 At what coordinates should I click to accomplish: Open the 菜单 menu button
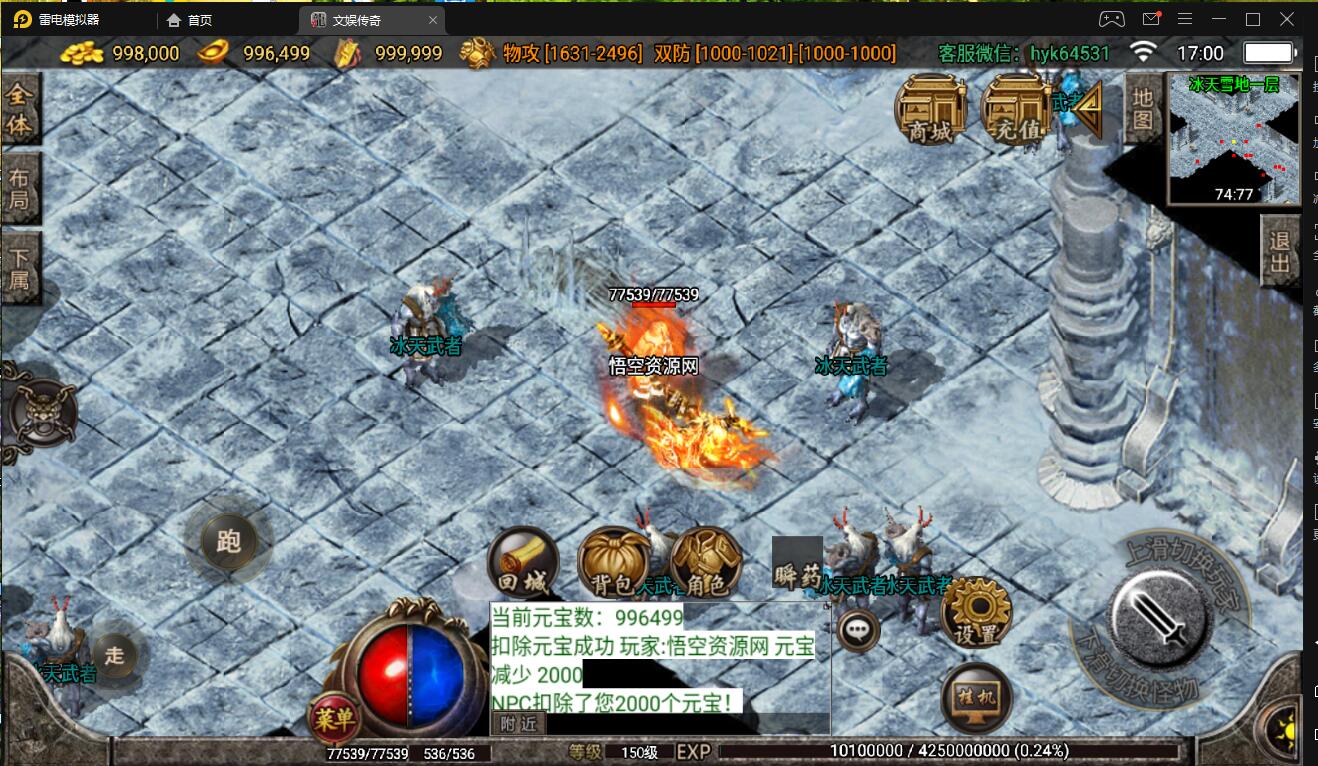(333, 717)
